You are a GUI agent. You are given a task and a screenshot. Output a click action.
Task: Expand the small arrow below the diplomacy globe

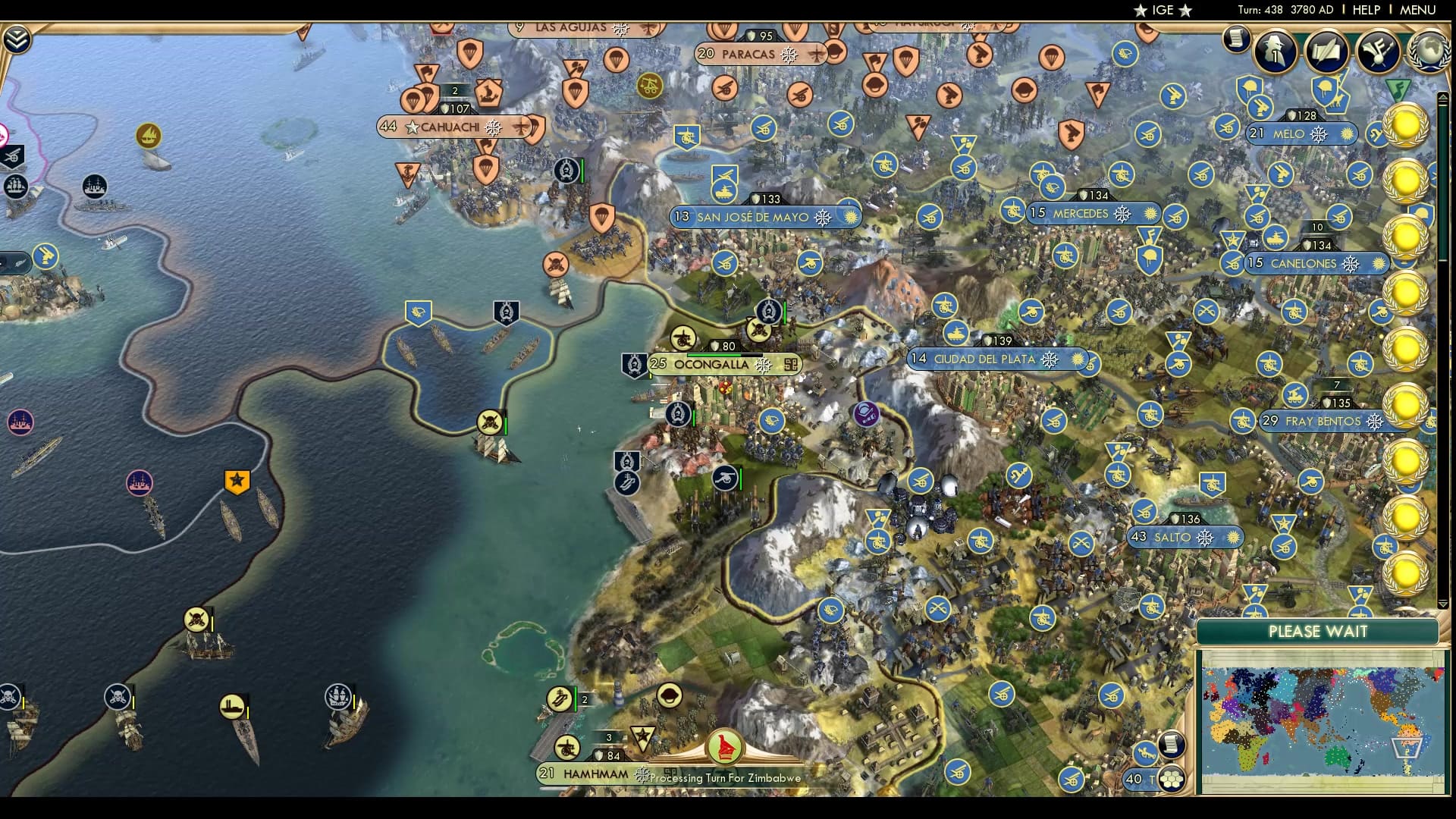pos(1444,97)
